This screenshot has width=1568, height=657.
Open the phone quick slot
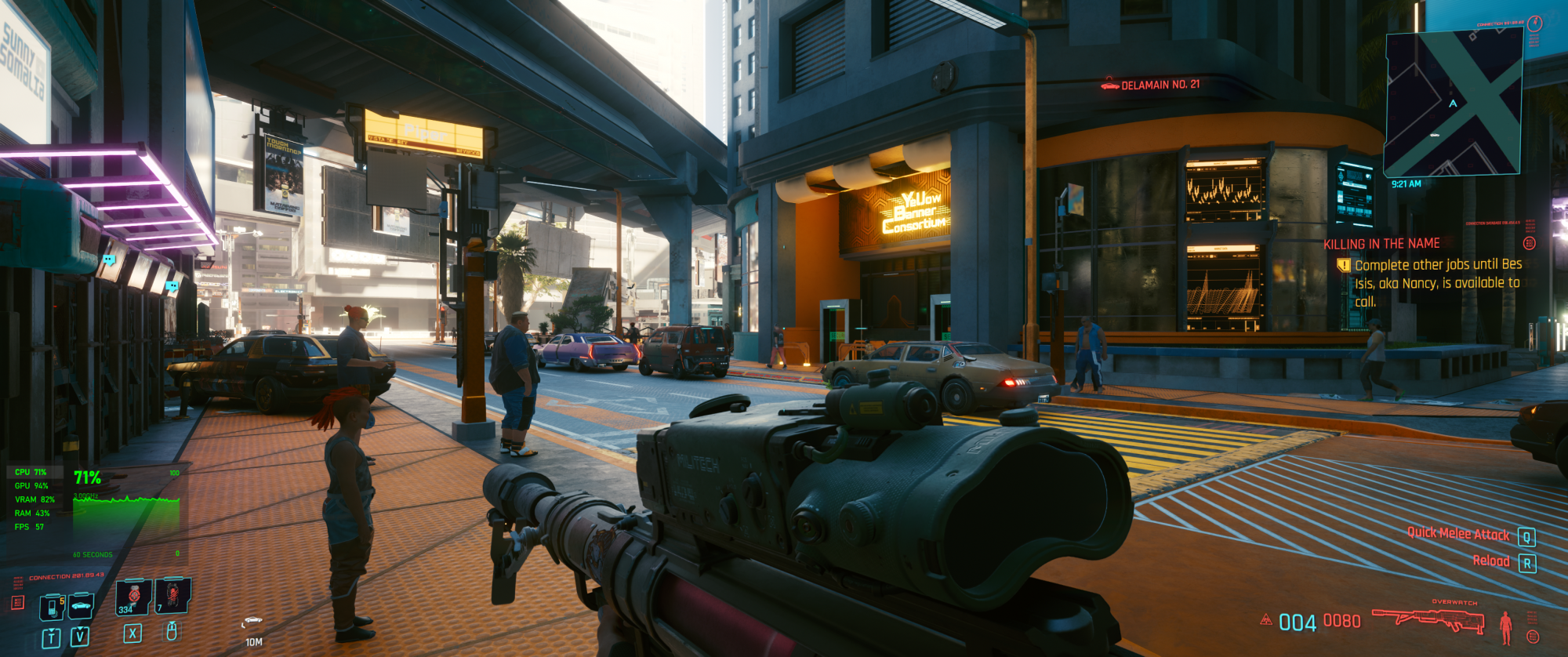coord(52,606)
